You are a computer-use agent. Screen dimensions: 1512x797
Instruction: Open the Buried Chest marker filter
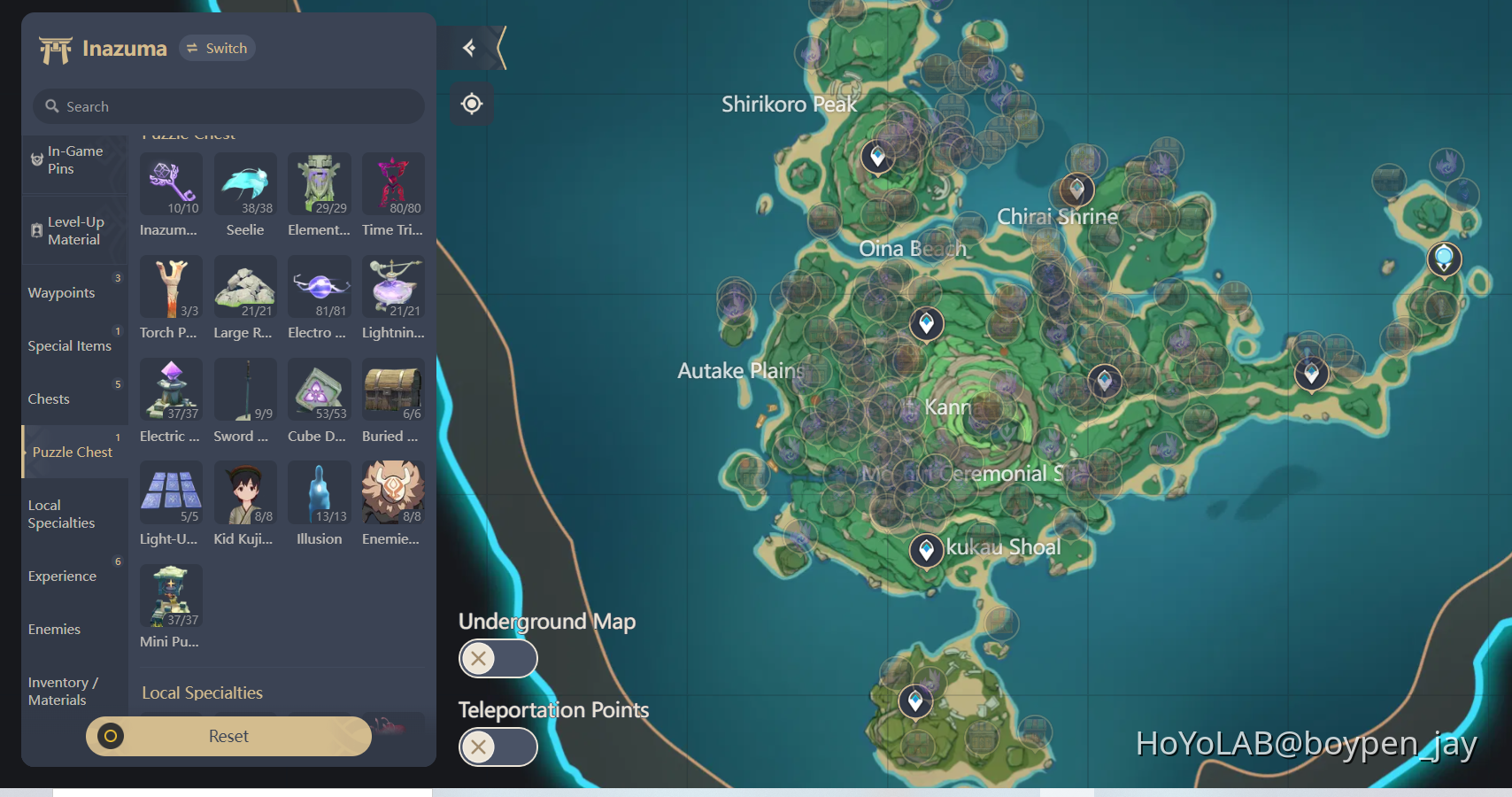(393, 391)
